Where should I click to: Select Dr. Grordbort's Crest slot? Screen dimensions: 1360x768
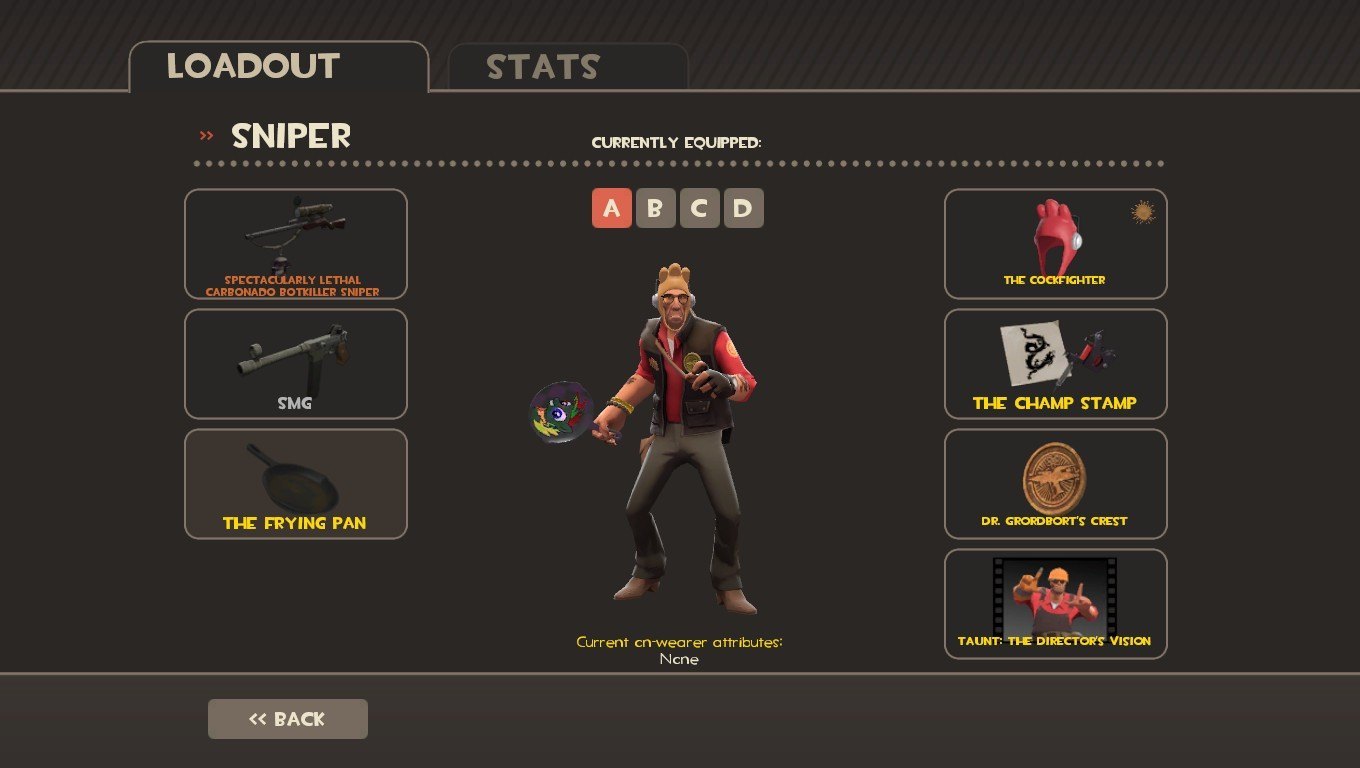point(1056,484)
